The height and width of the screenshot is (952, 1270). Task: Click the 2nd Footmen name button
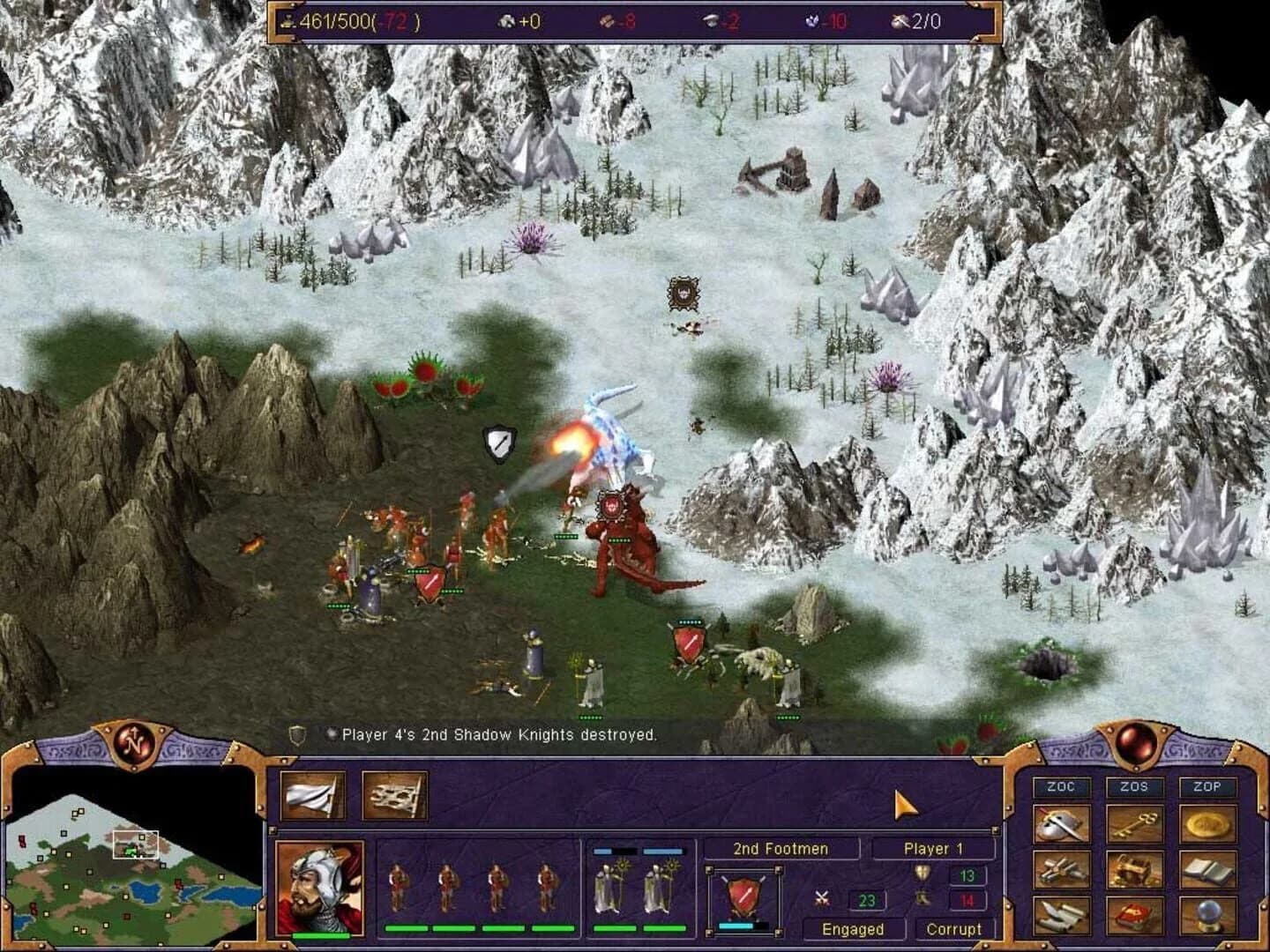tap(780, 849)
